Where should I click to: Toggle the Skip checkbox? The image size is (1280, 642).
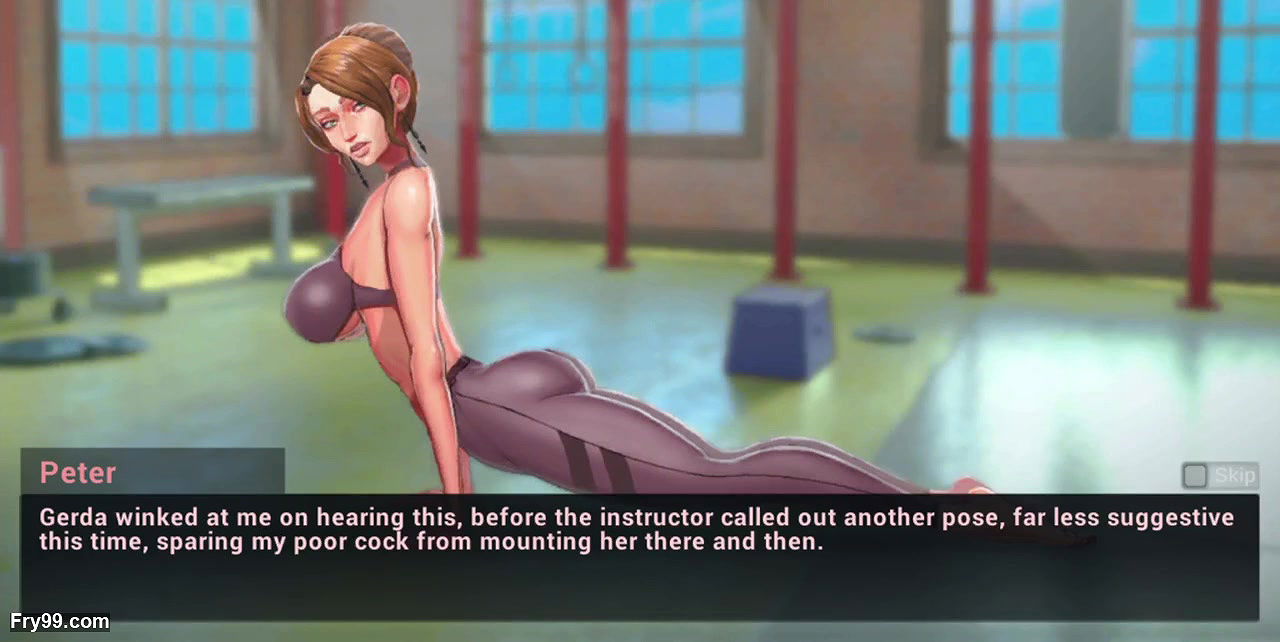(1194, 475)
